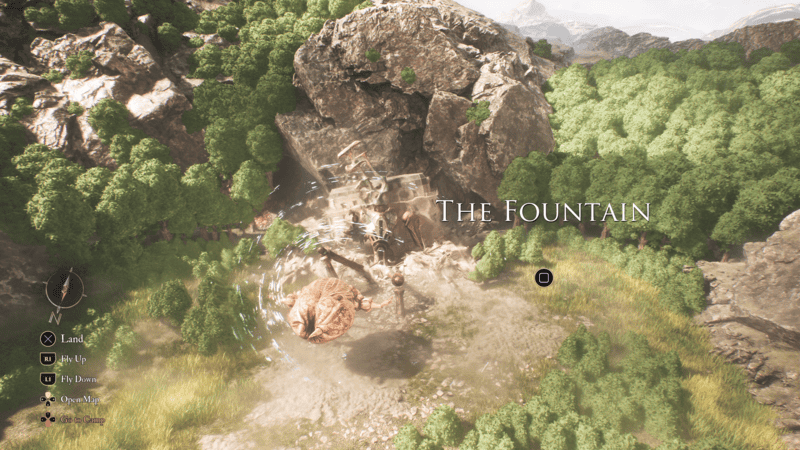Click the compass in the HUD
800x450 pixels.
[65, 290]
